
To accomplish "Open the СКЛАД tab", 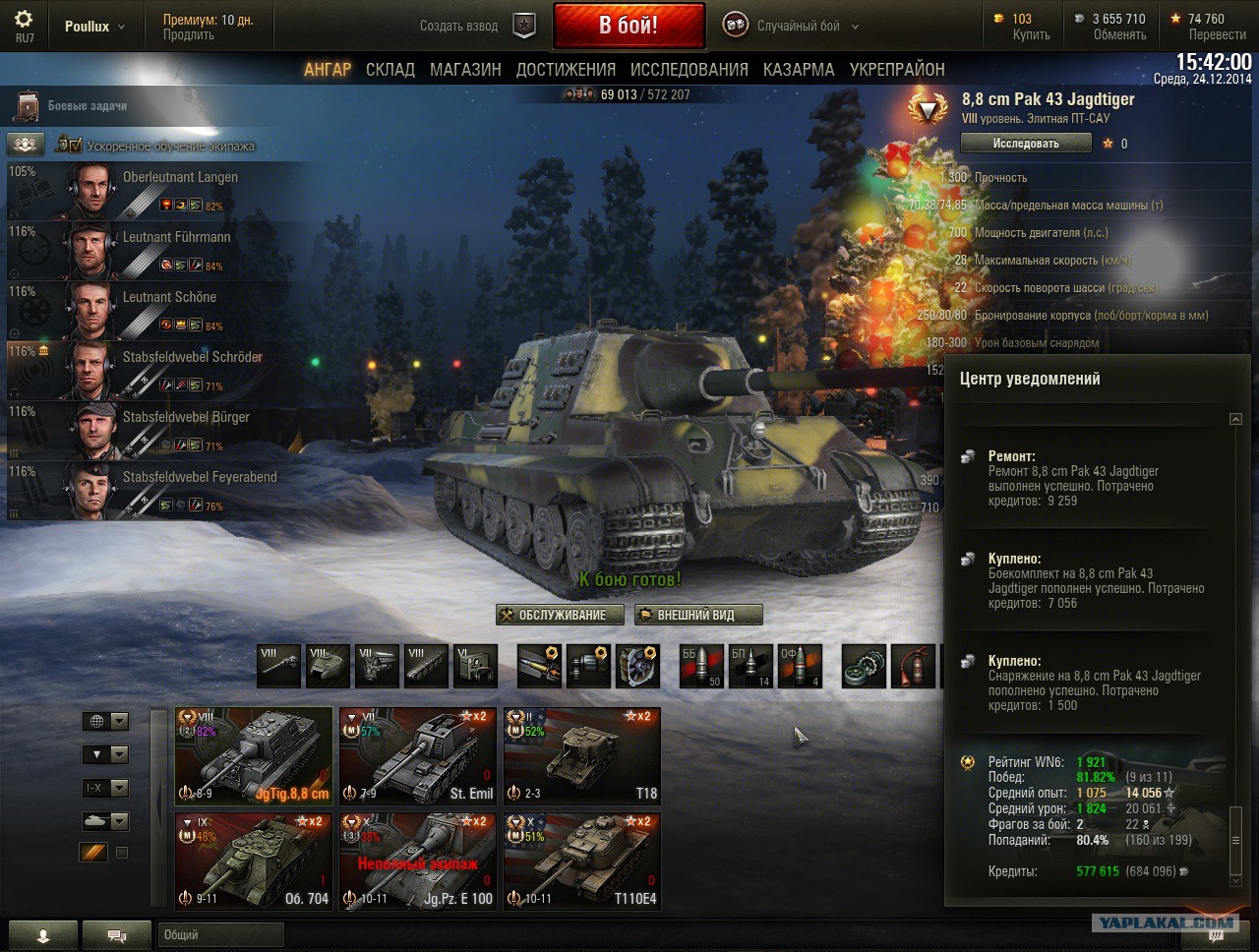I will [390, 70].
